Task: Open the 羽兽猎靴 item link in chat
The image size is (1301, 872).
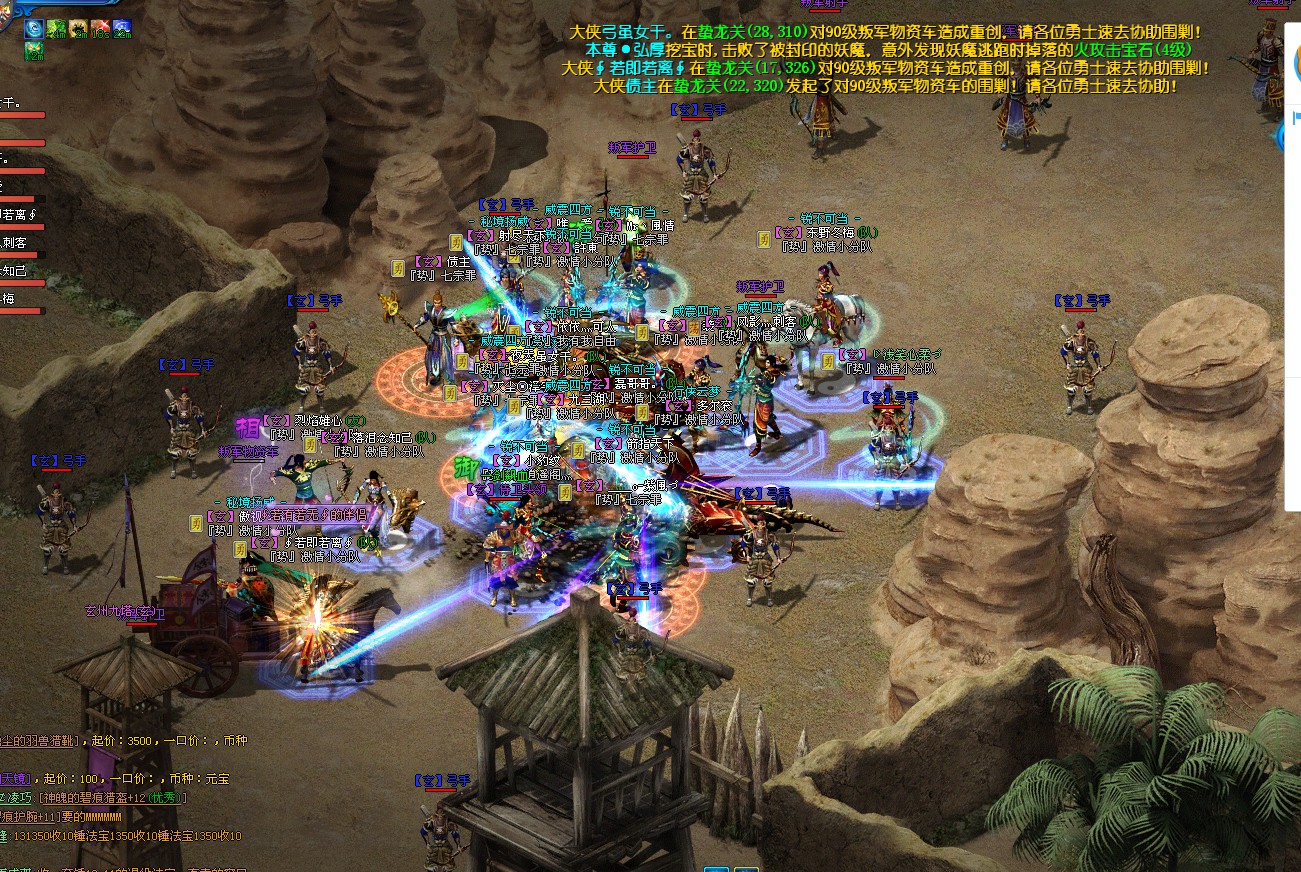Action: coord(42,741)
